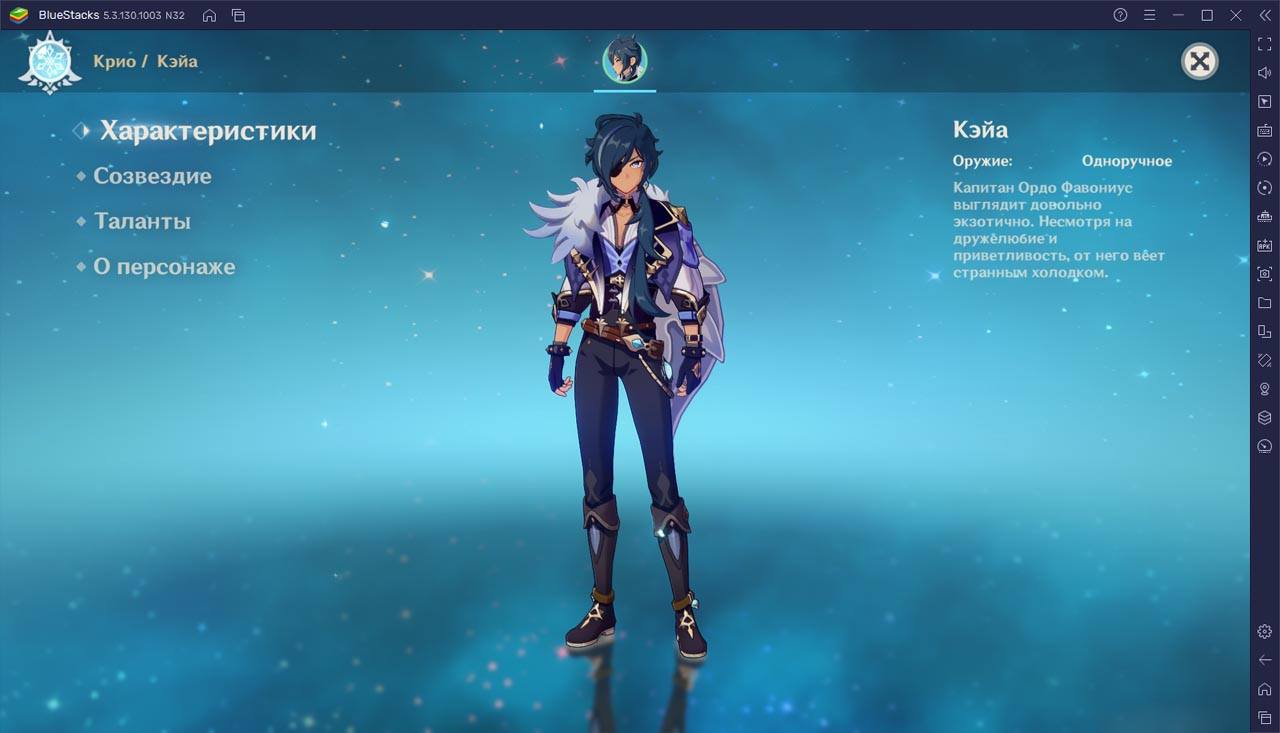The image size is (1280, 733).
Task: Open BlueStacks settings gear icon
Action: point(1265,631)
